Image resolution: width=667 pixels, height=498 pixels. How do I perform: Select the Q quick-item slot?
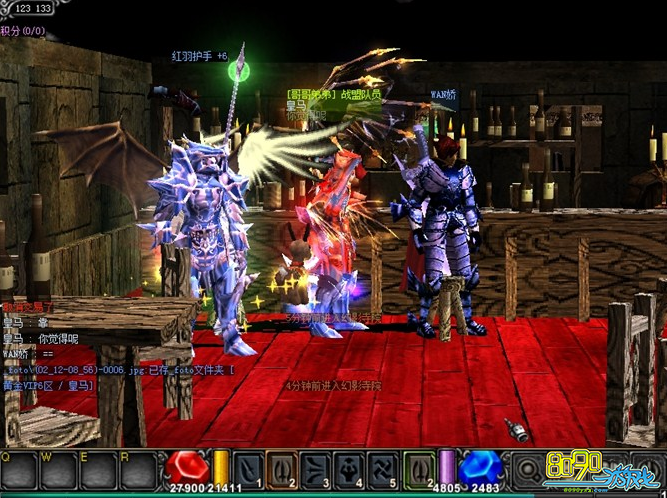point(18,471)
